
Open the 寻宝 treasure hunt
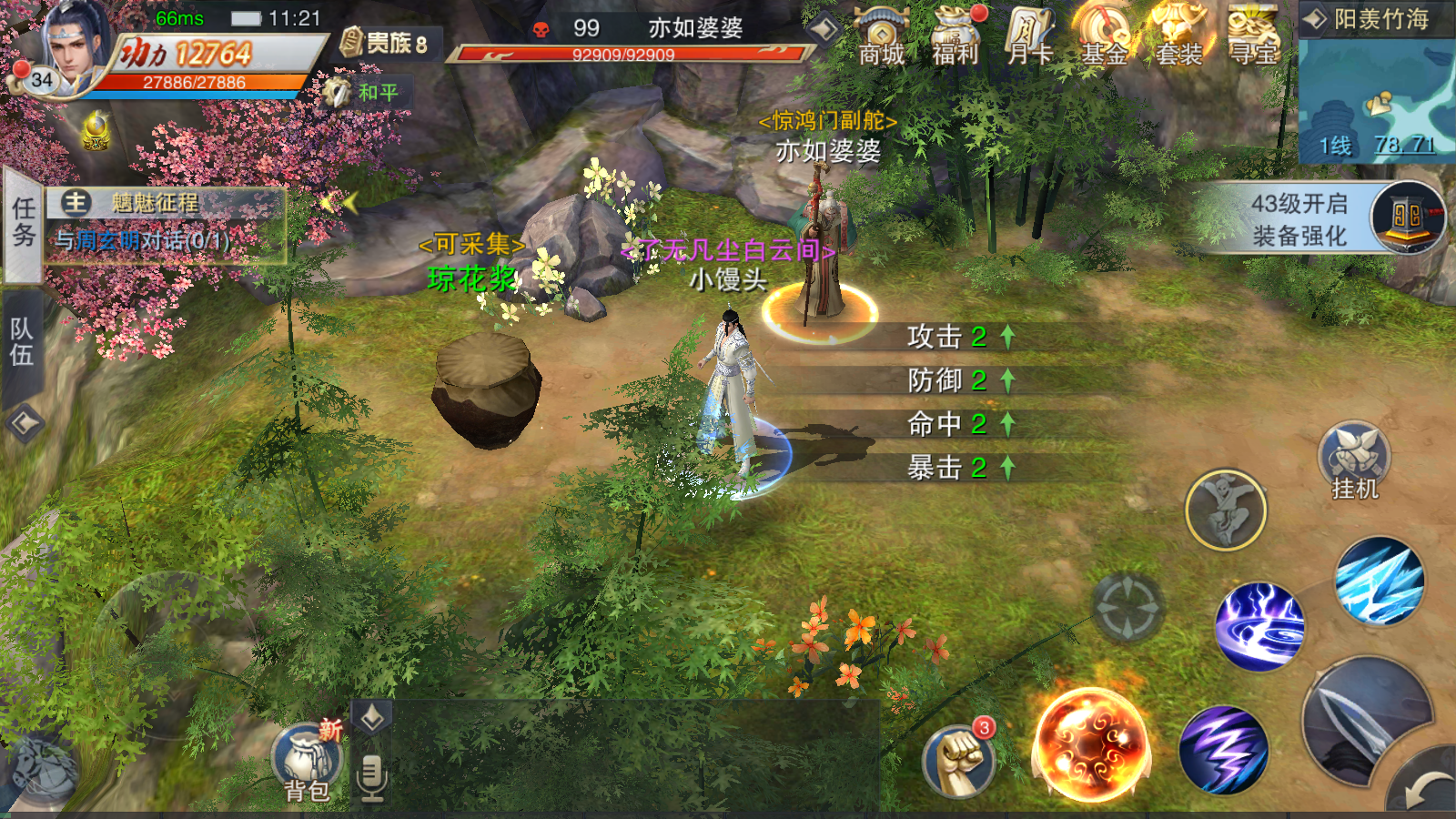coord(1254,36)
